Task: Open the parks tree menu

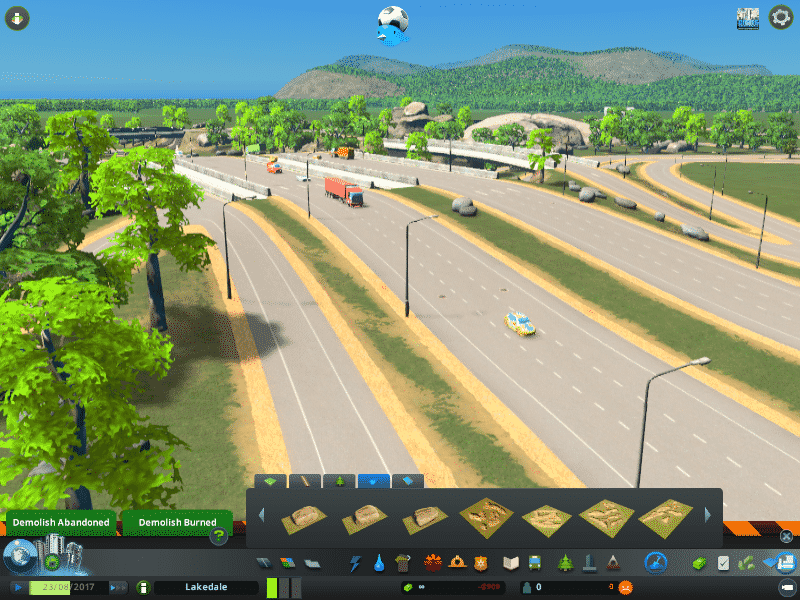Action: [563, 563]
